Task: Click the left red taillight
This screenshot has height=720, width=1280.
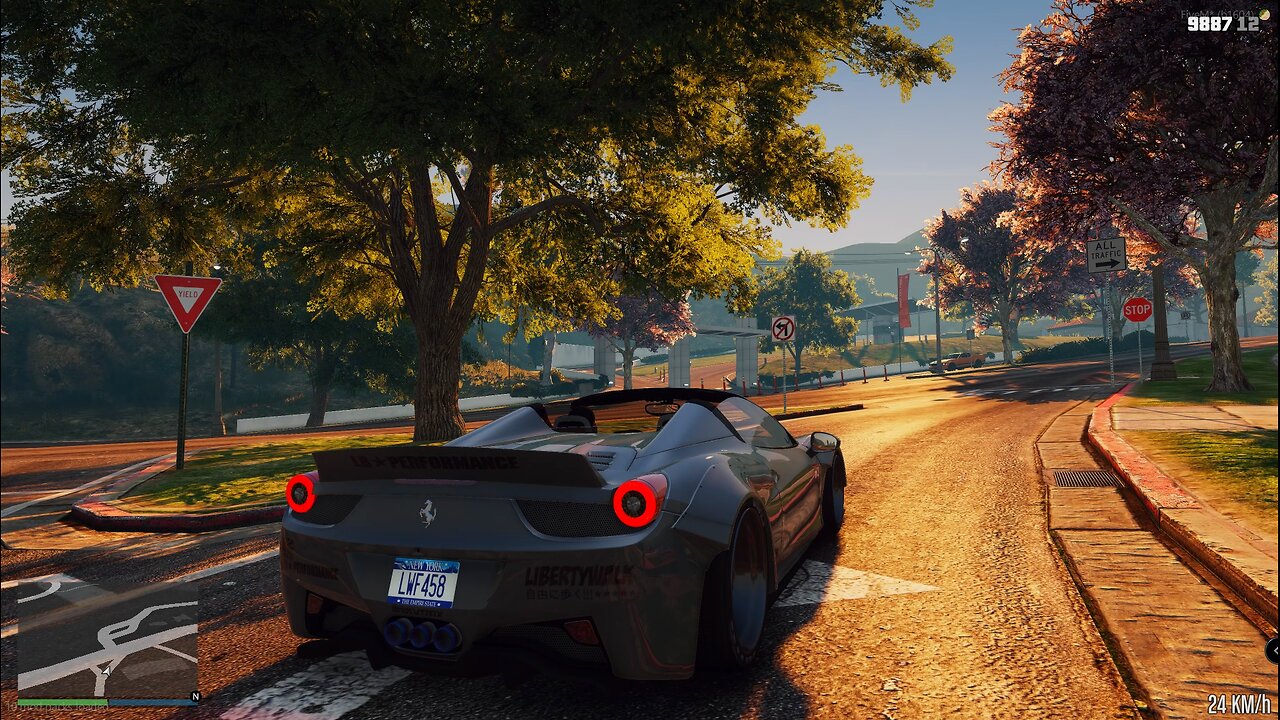Action: (x=303, y=494)
